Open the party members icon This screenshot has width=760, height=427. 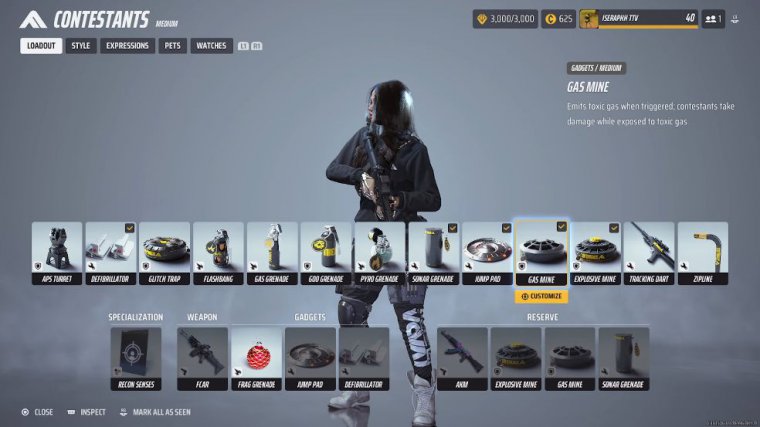[712, 18]
